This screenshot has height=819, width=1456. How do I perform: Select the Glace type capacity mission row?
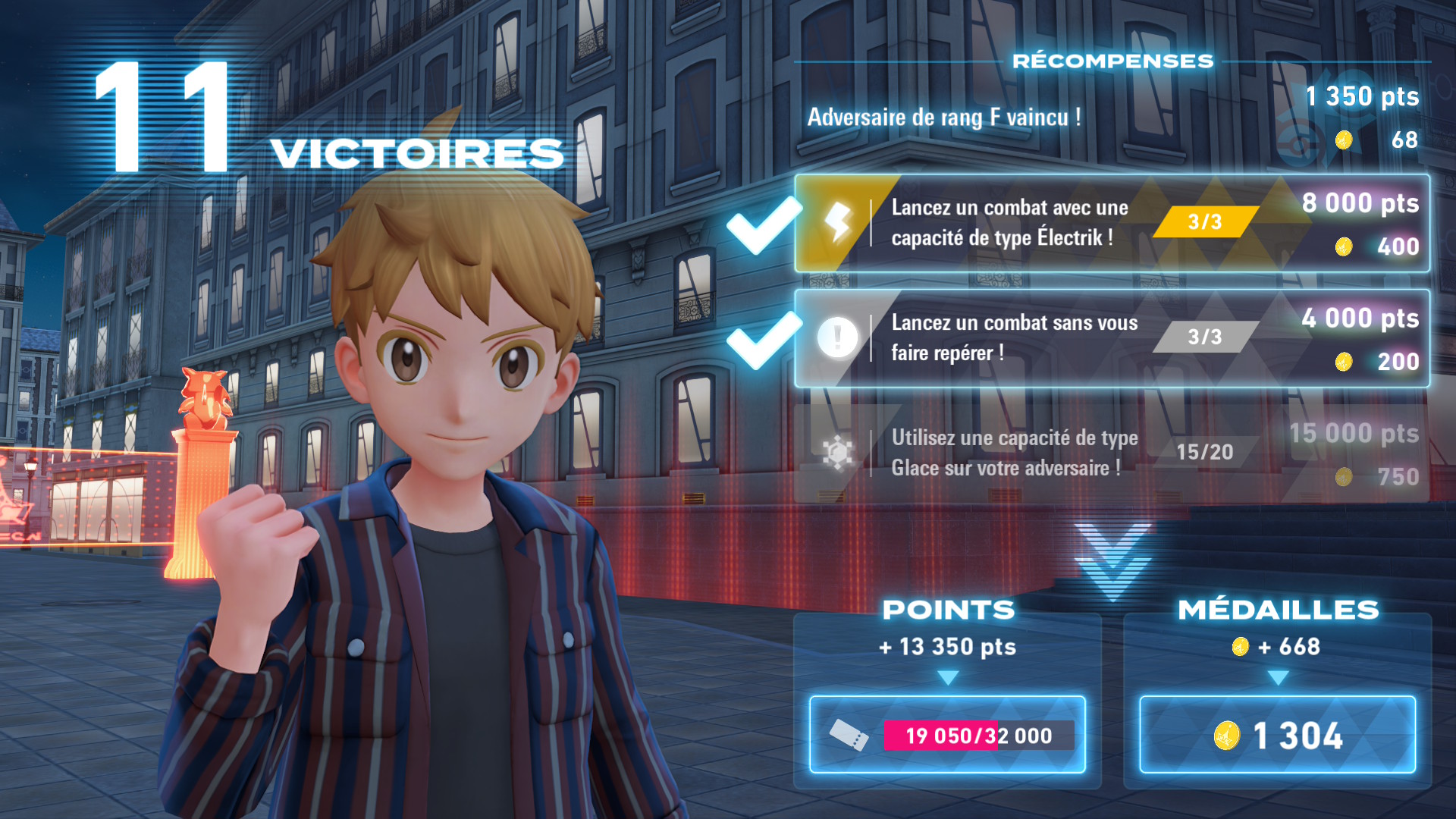(1112, 453)
